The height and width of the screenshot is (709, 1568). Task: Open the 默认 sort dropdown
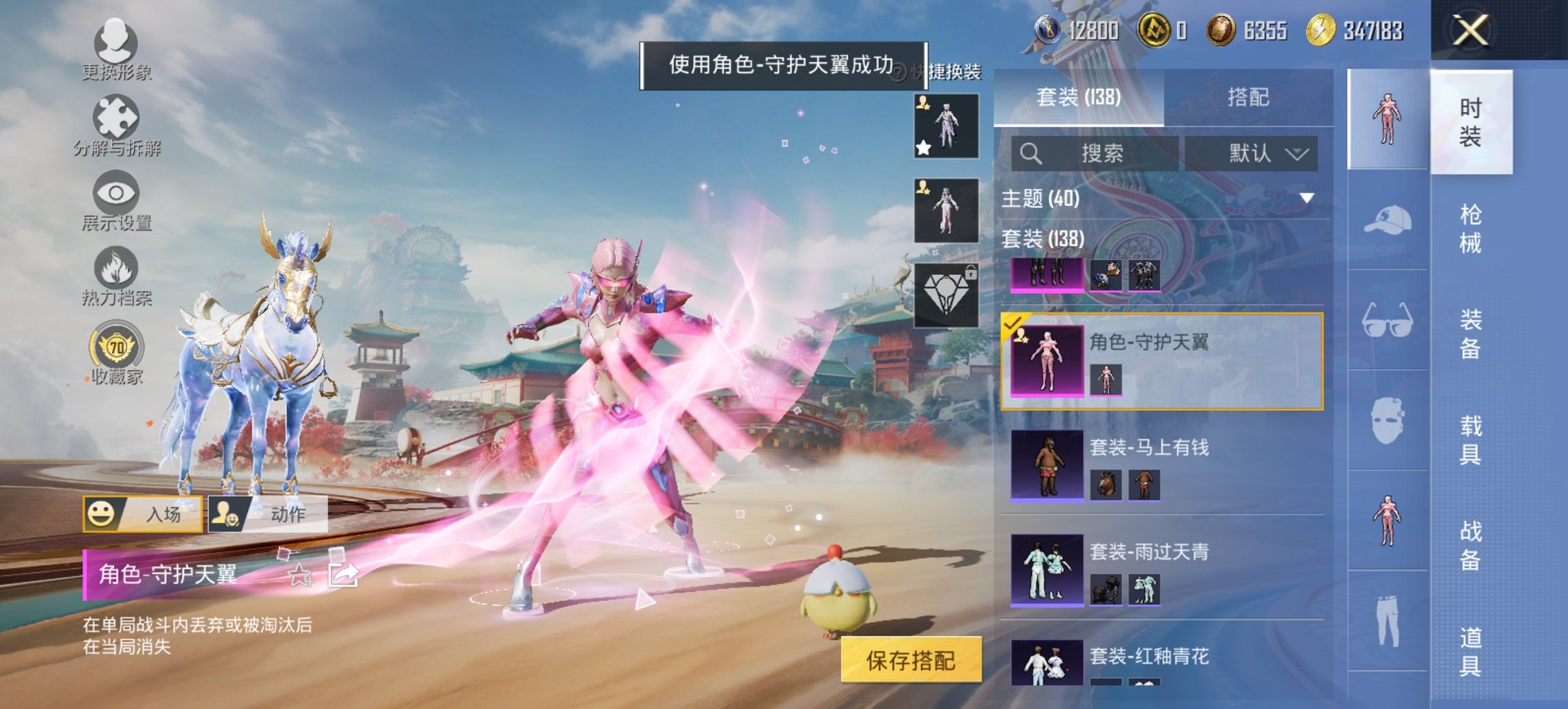coord(1256,153)
